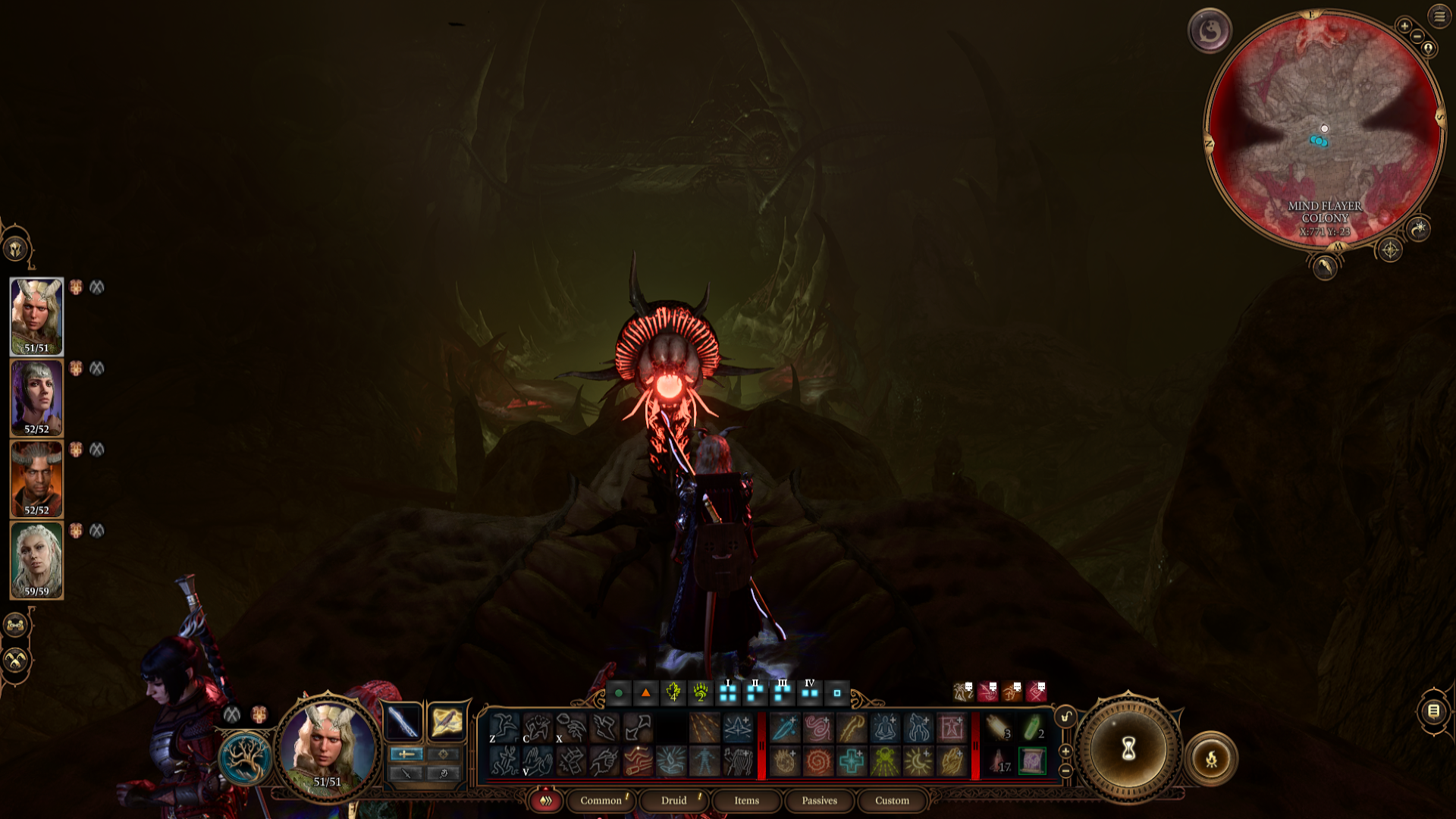This screenshot has width=1456, height=819.
Task: Cast the green skull poison spell
Action: pos(884,761)
